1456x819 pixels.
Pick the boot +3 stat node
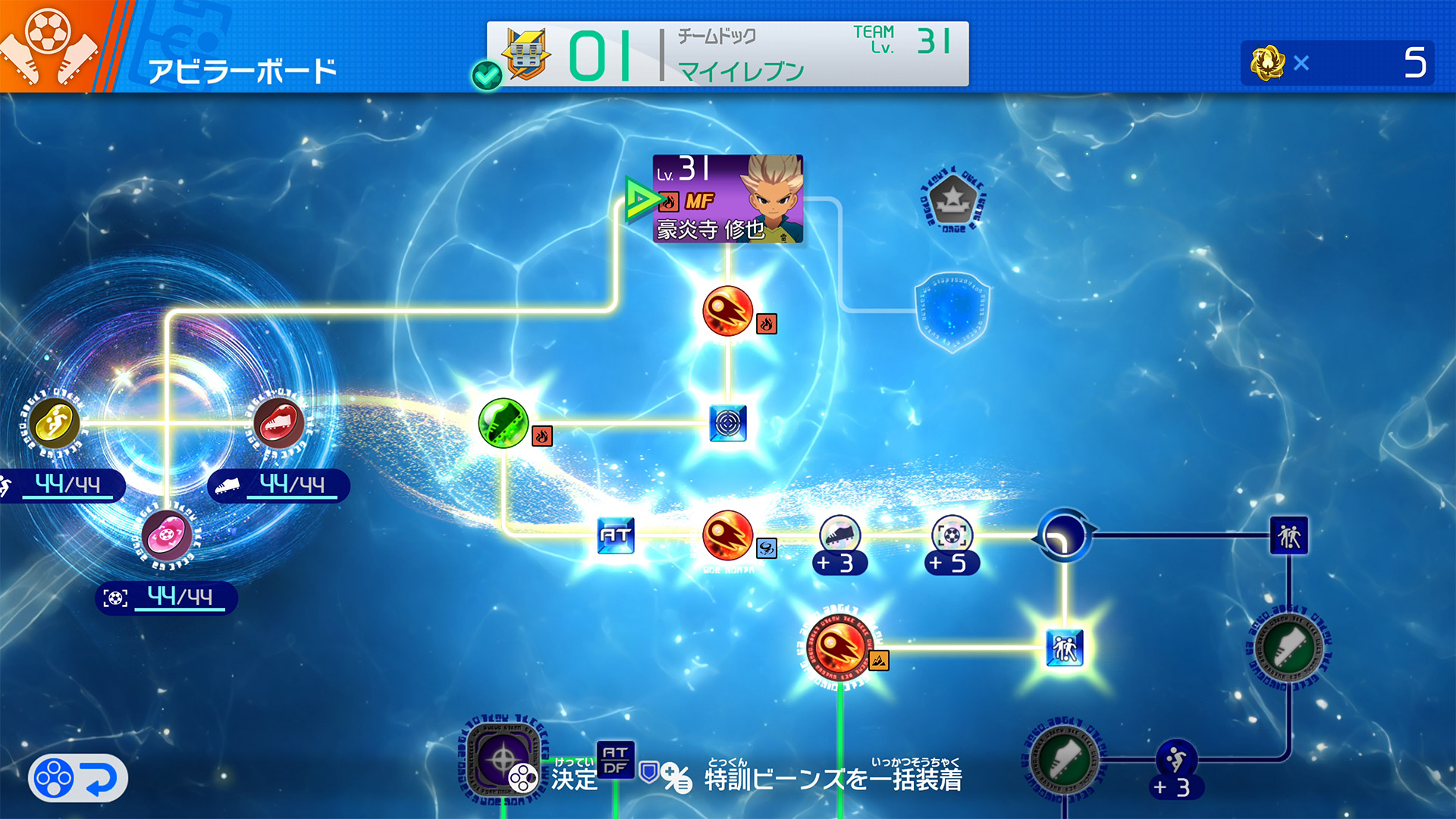(839, 535)
